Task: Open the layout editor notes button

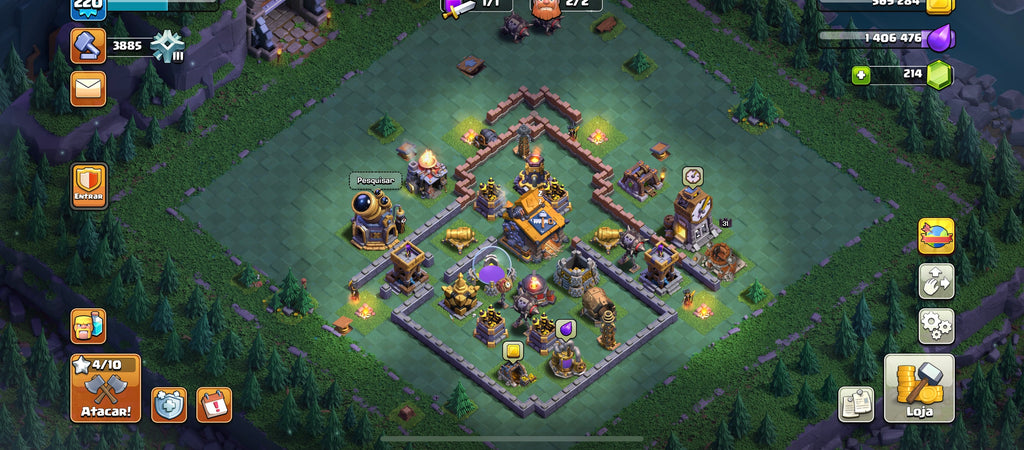Action: pos(856,404)
